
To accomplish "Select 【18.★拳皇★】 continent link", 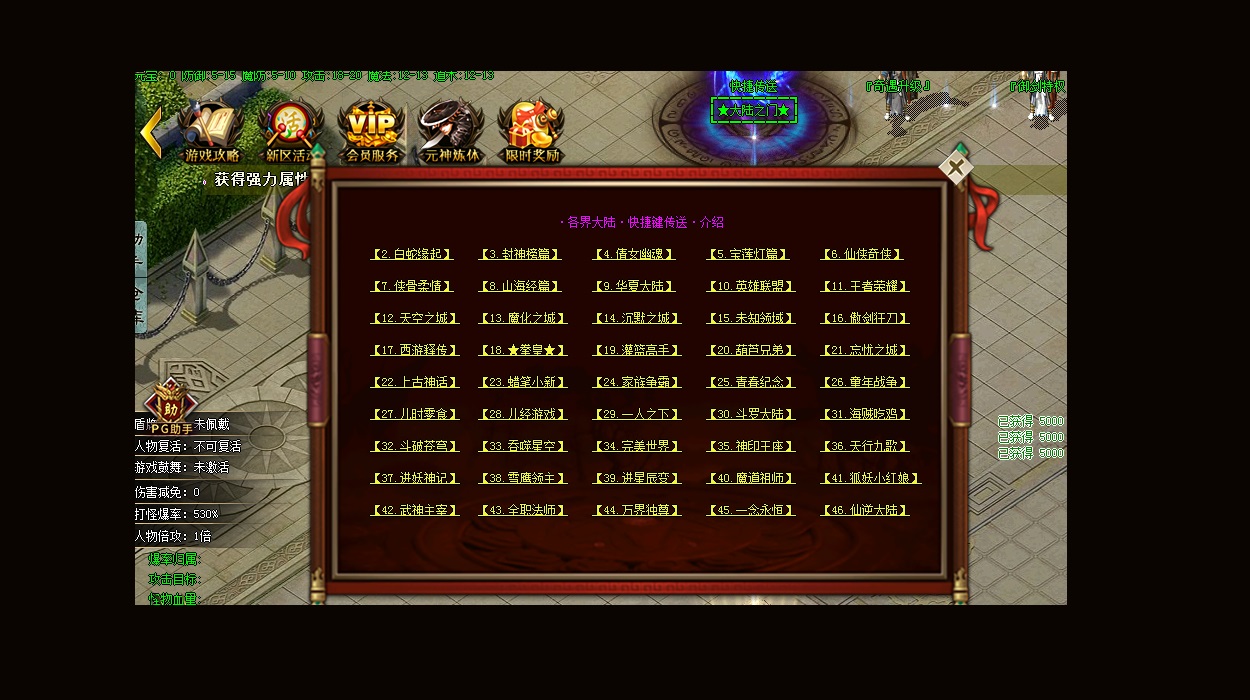I will pos(523,350).
